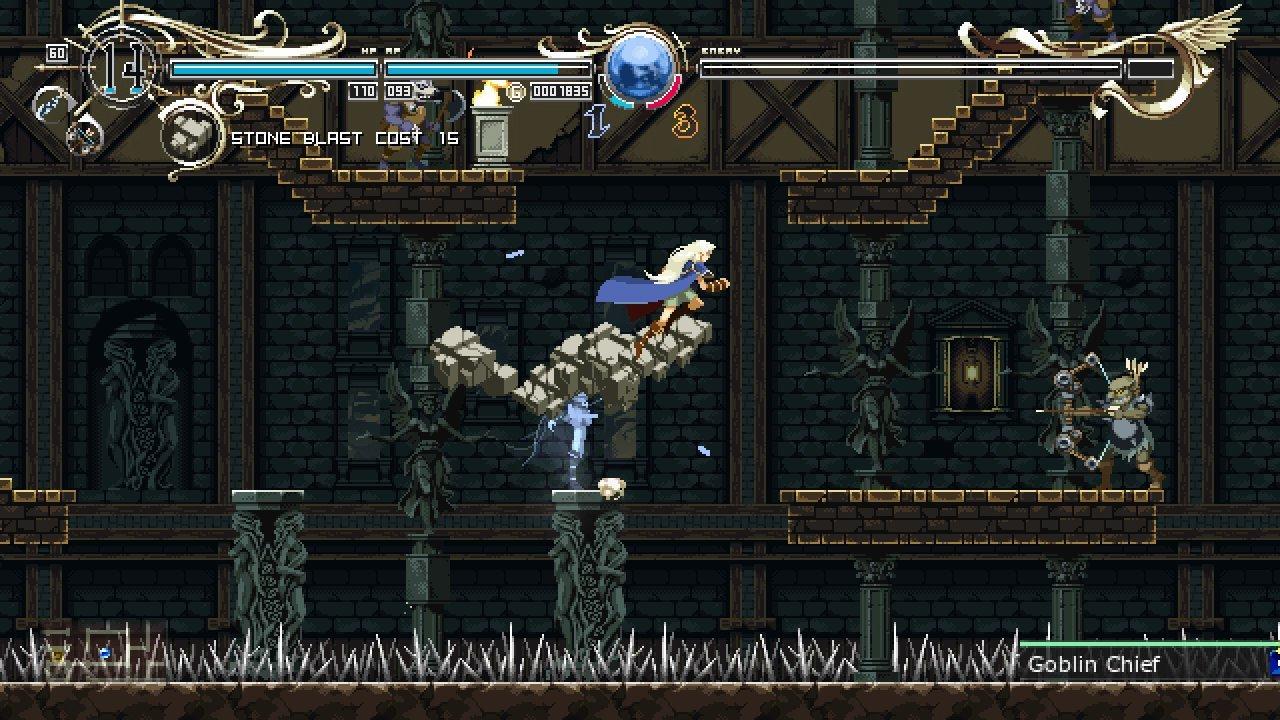Click the blue orb pickup among the floor spikes
Image resolution: width=1280 pixels, height=720 pixels.
click(x=105, y=653)
